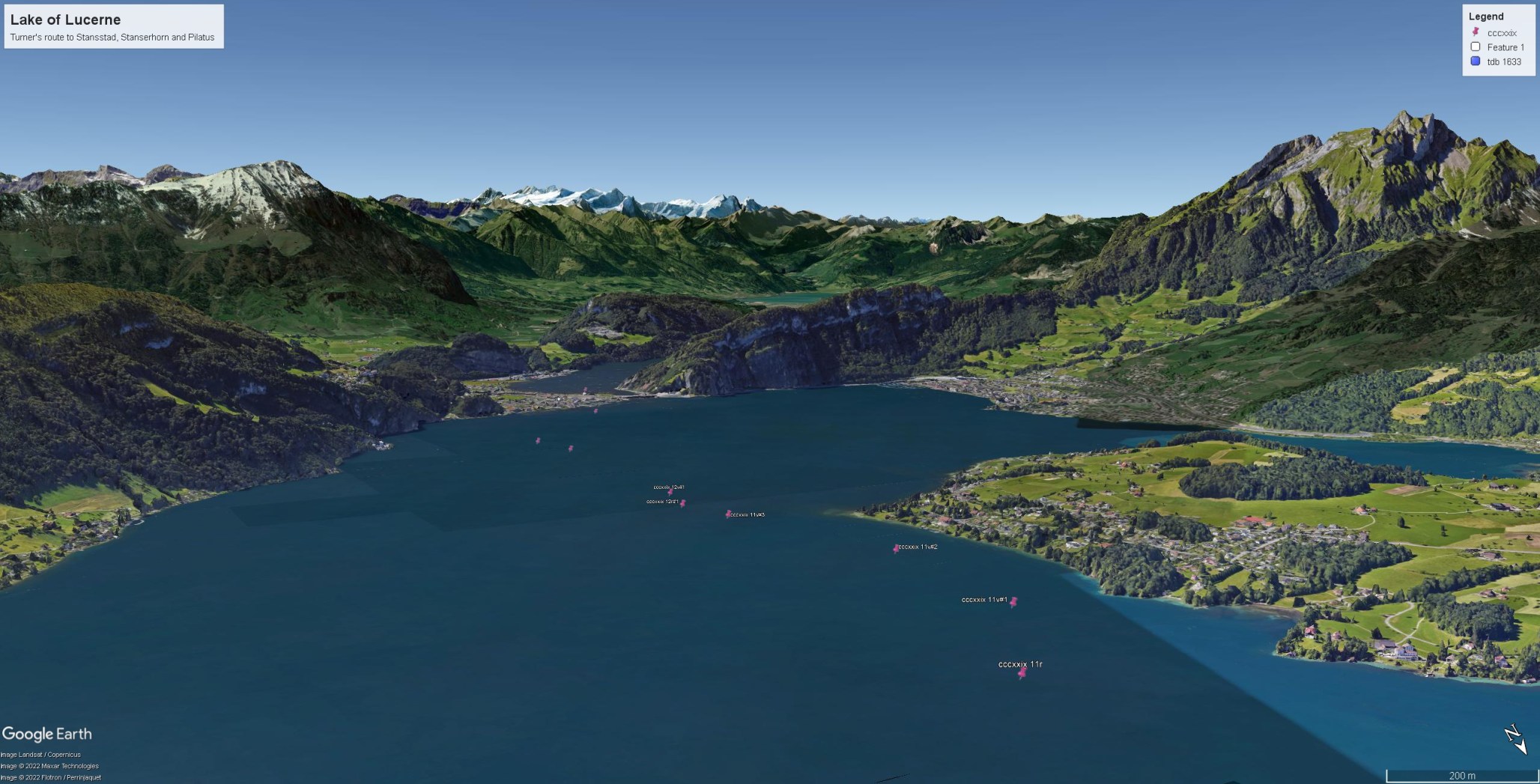
Task: Click the cccxxix 11v#1 placemark
Action: point(1013,601)
